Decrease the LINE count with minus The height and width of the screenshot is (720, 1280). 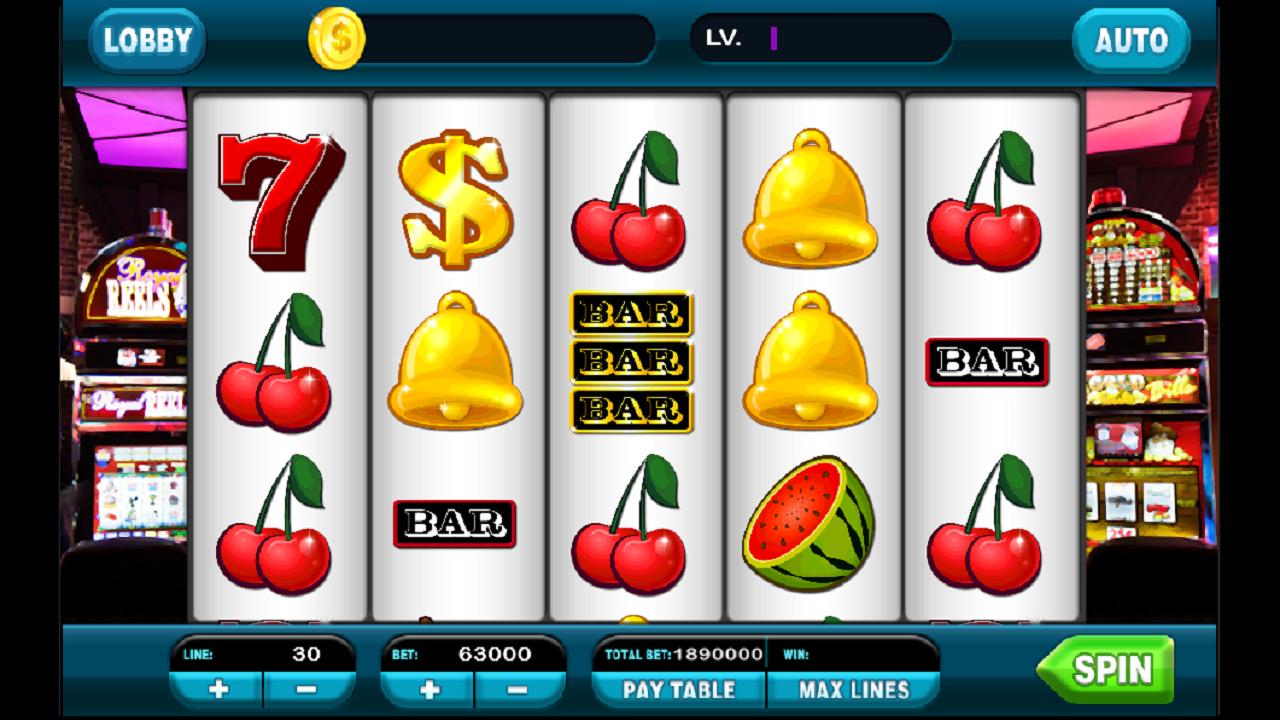(x=304, y=689)
